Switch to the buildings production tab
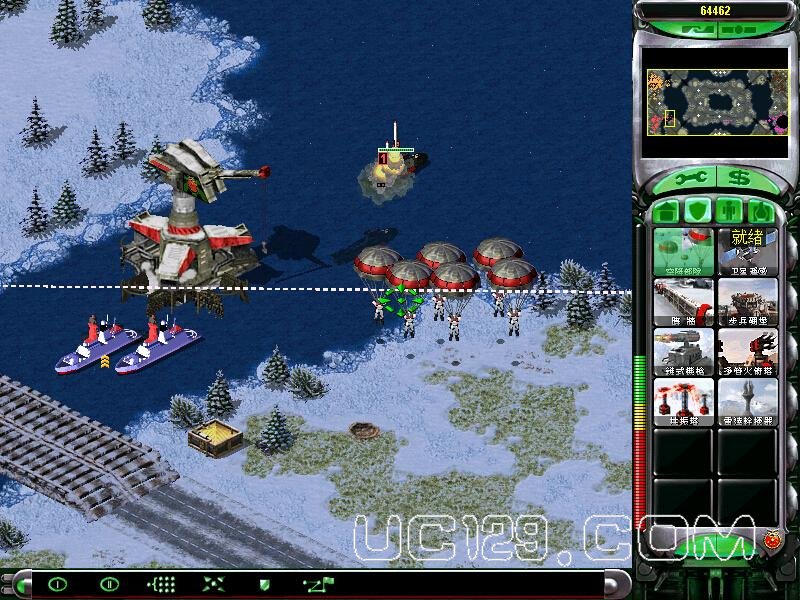The height and width of the screenshot is (600, 800). 667,211
